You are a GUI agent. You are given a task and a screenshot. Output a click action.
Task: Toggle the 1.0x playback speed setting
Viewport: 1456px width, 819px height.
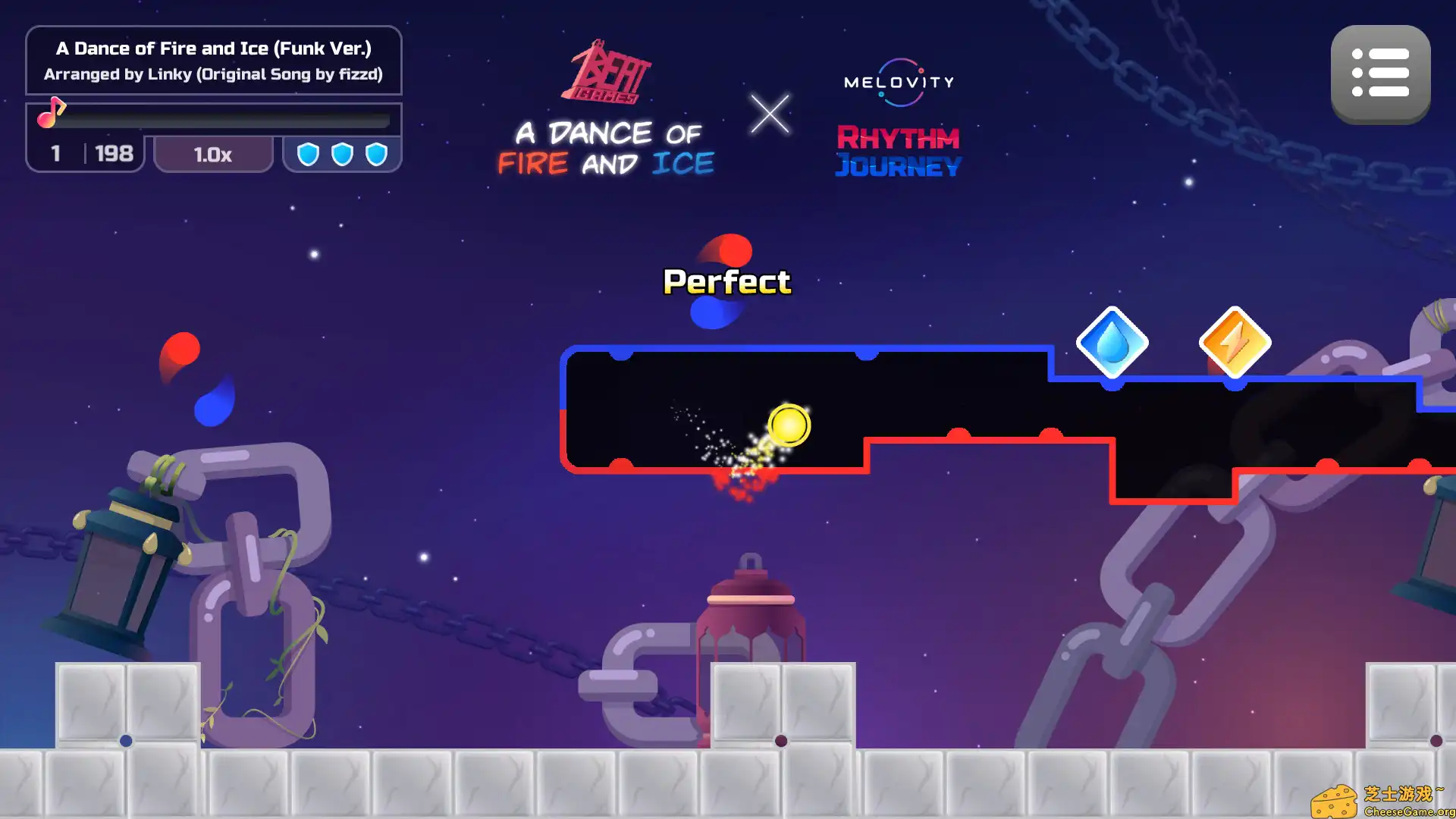[213, 153]
